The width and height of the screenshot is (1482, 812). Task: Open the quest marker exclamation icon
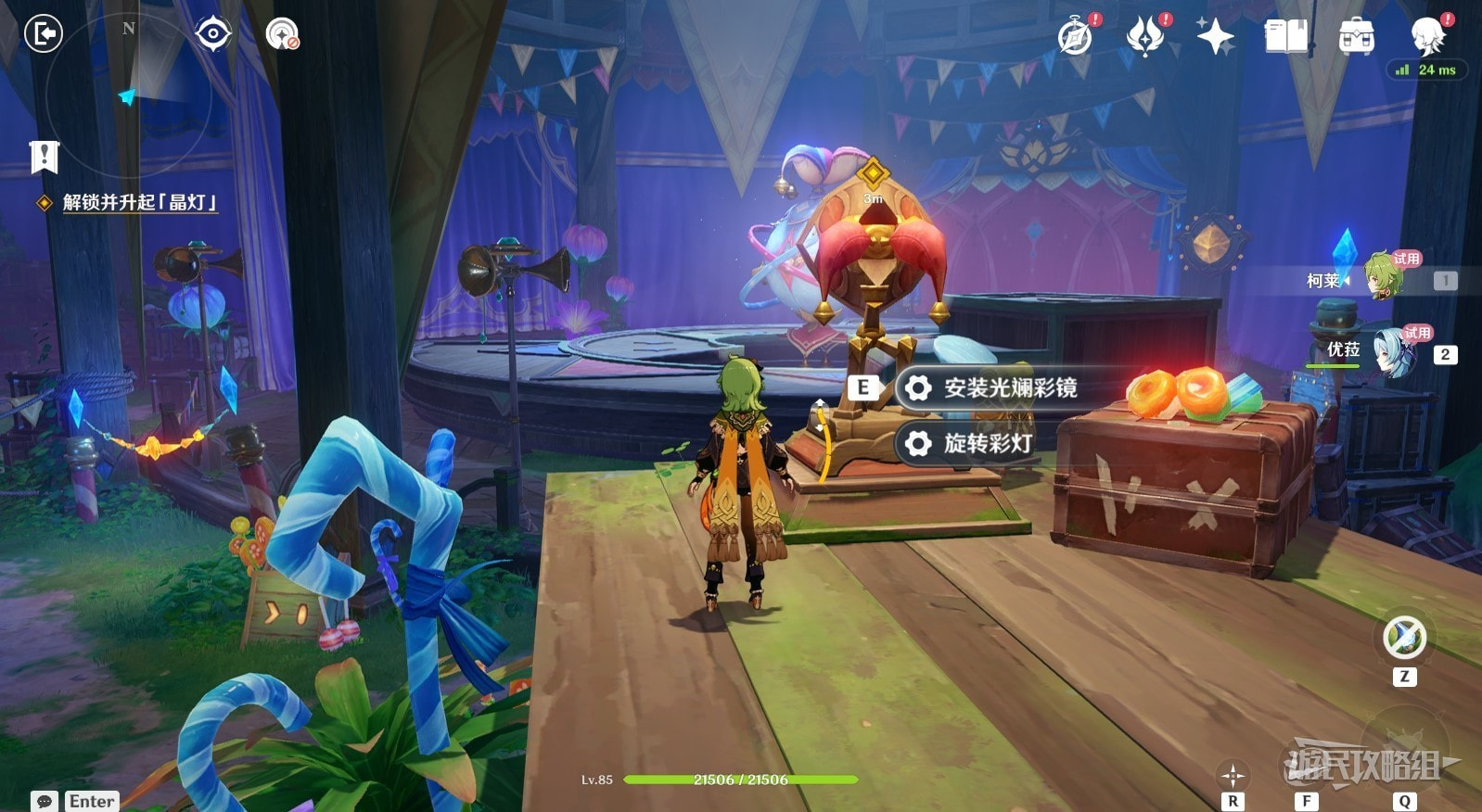44,157
